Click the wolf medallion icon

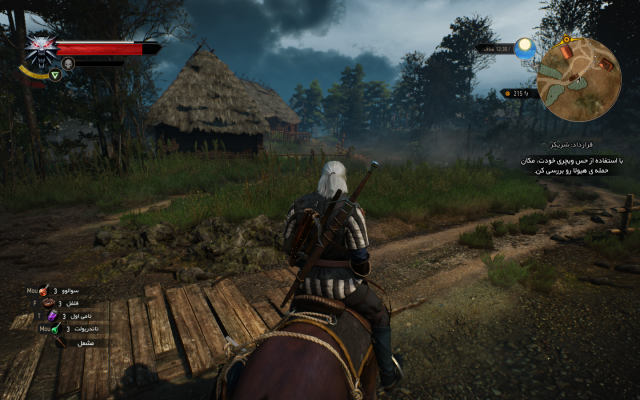coord(41,51)
